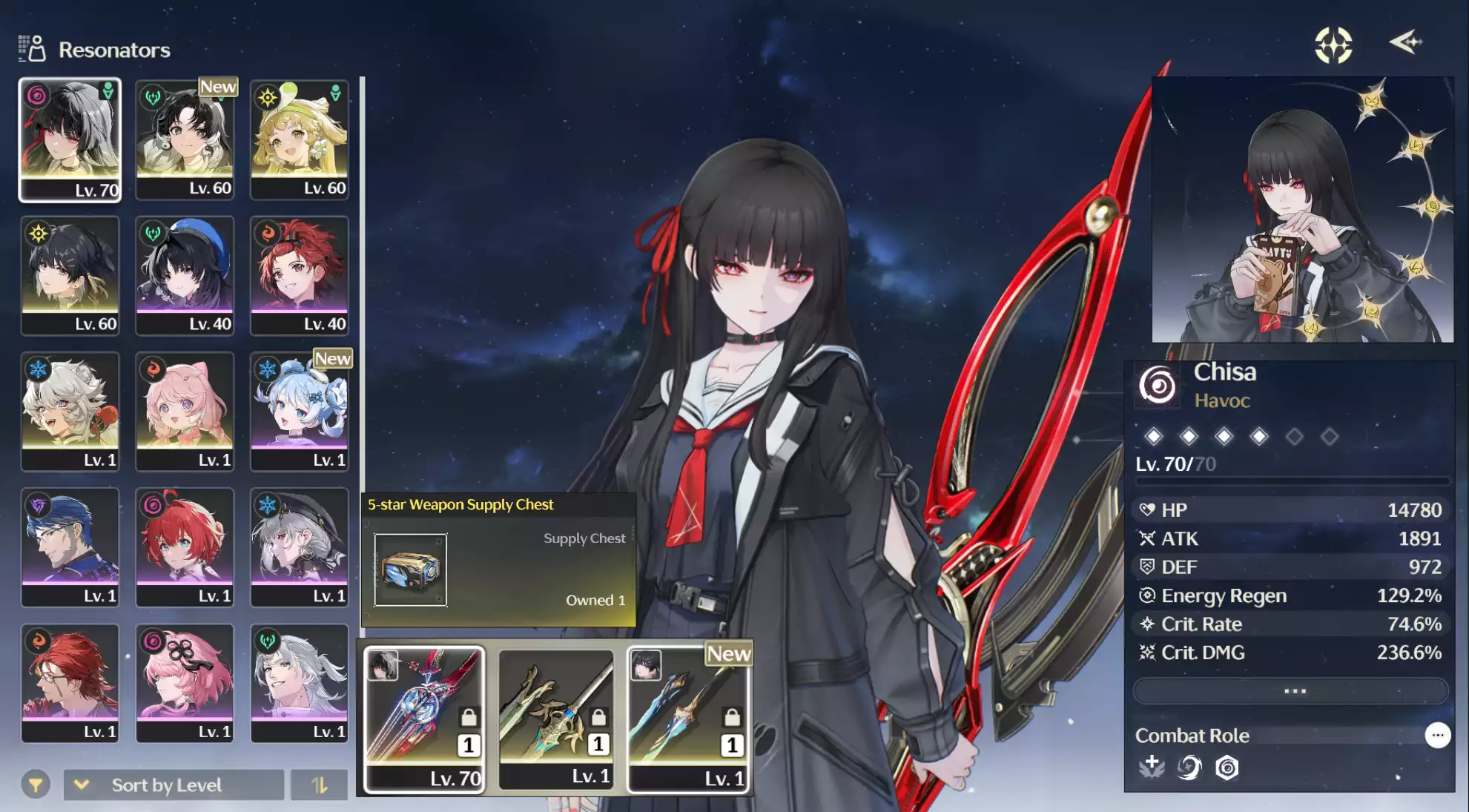The image size is (1469, 812).
Task: Click the hexagonal spiral Combat Role icon
Action: (1228, 768)
